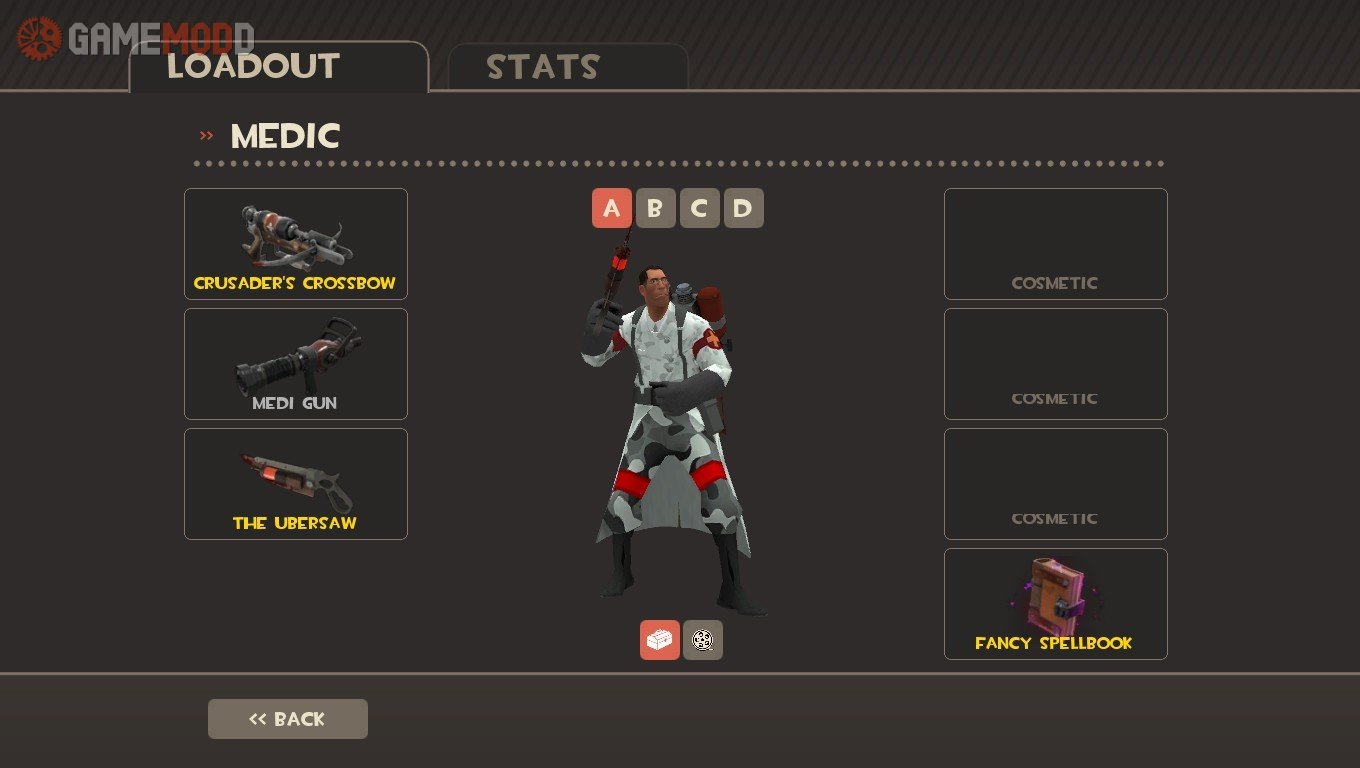
Task: Go back with the Back button
Action: click(x=287, y=719)
